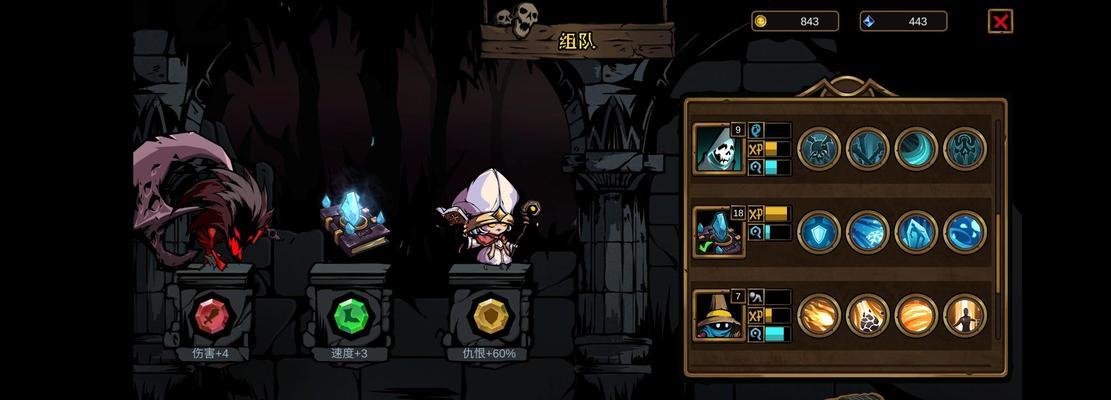Click the reaper's skull skill icon

click(x=819, y=149)
